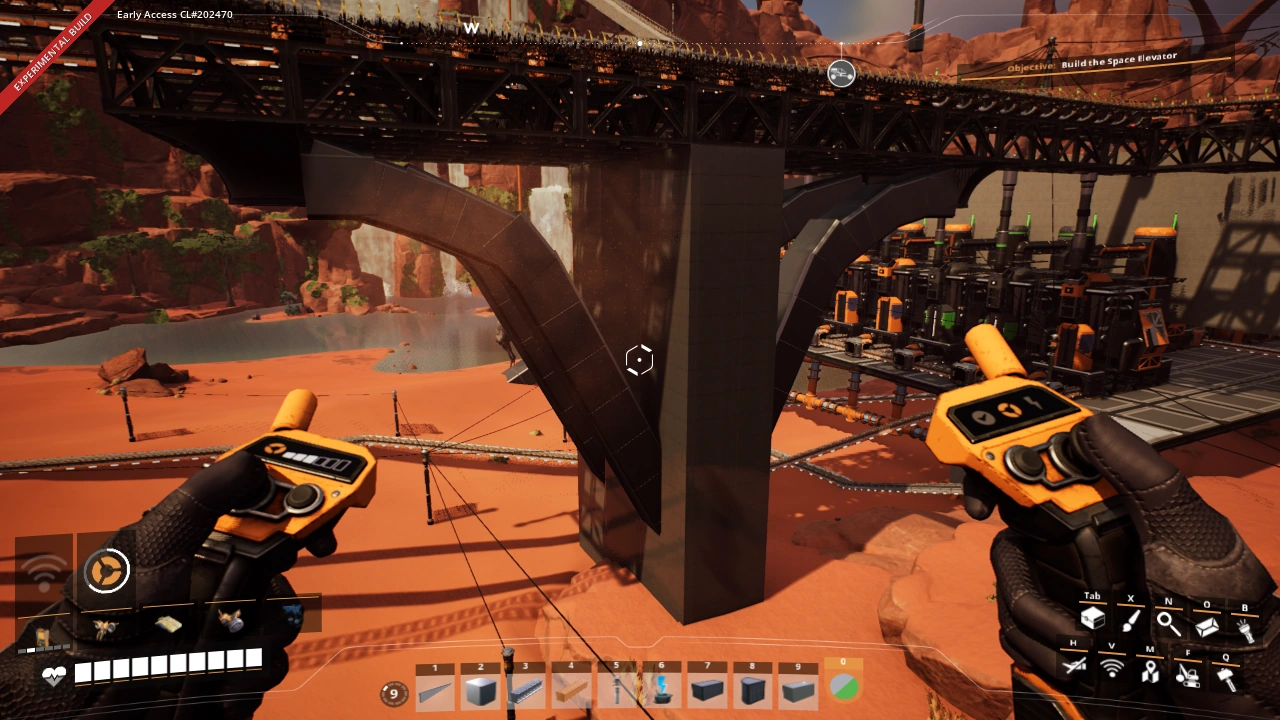Activate the wrecking crane dismantle mode
Viewport: 1280px width, 720px height.
point(1187,675)
